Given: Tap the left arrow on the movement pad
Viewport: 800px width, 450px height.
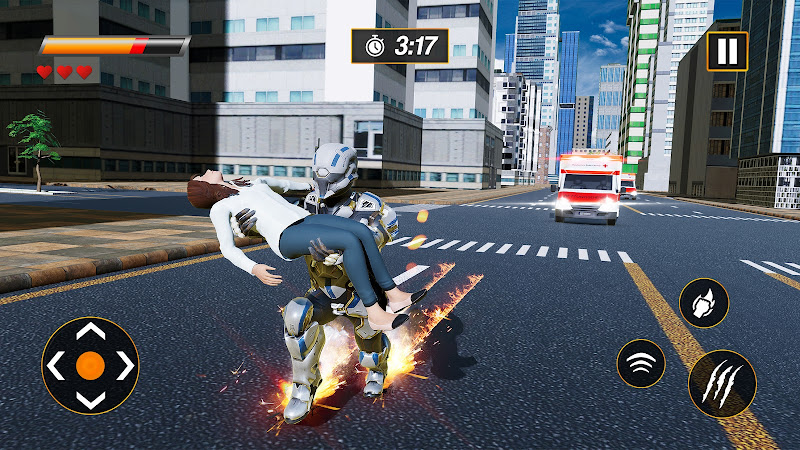Looking at the screenshot, I should pos(56,366).
